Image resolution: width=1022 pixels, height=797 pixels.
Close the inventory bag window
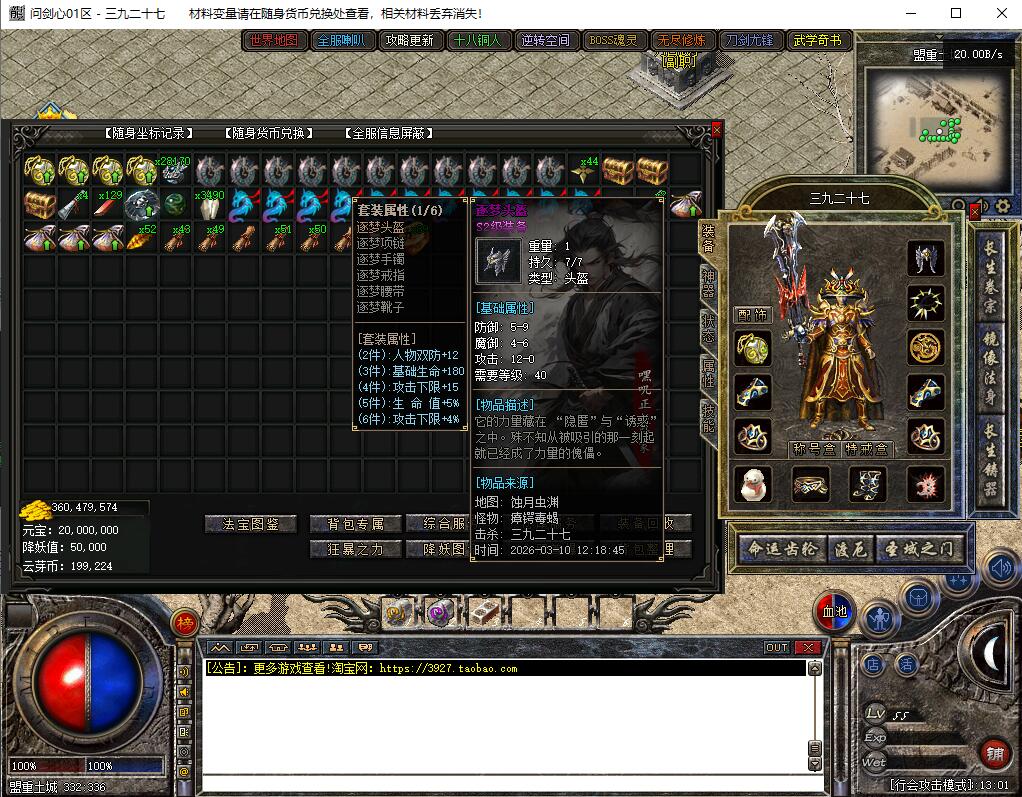point(716,129)
